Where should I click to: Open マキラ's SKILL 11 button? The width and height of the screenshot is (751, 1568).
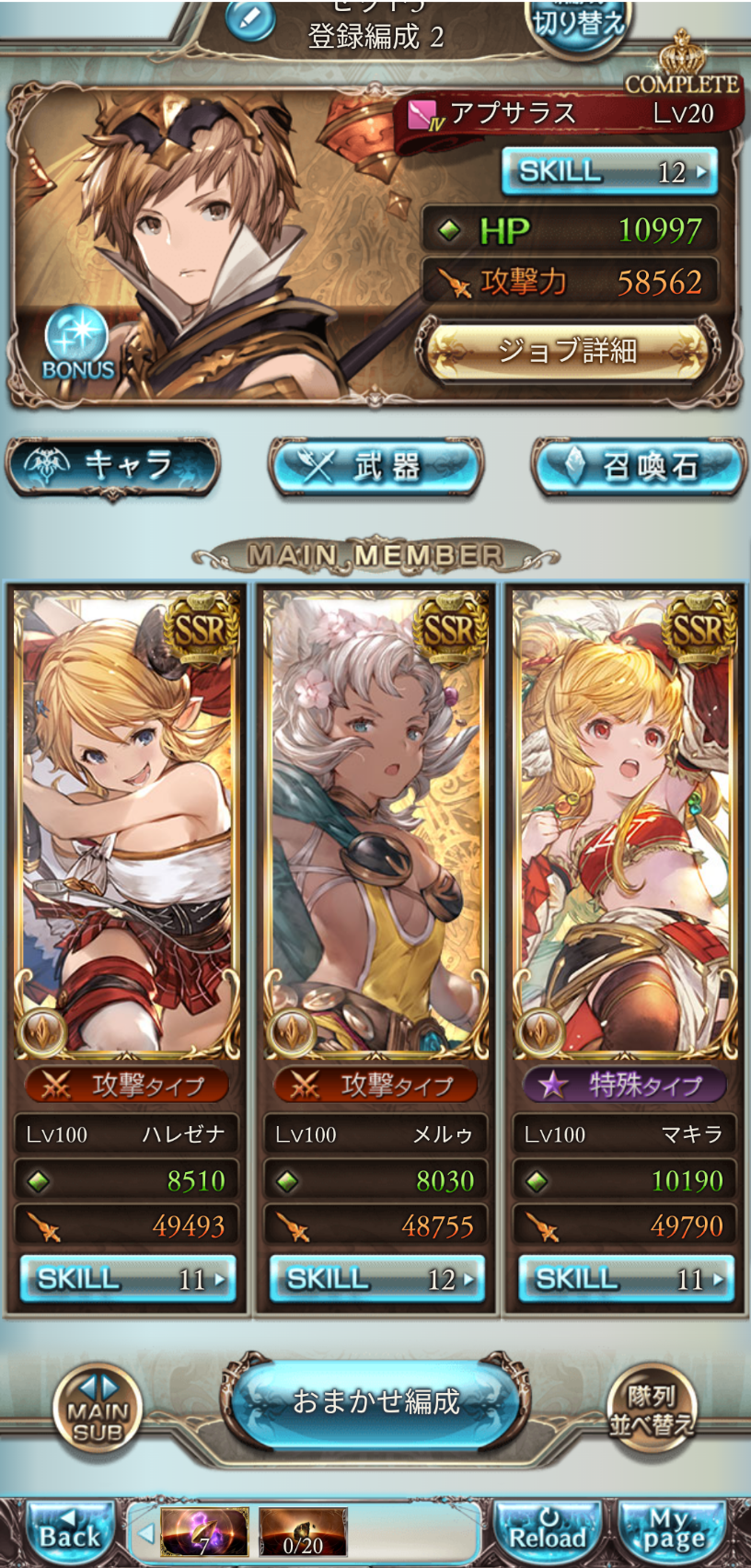tap(625, 1279)
